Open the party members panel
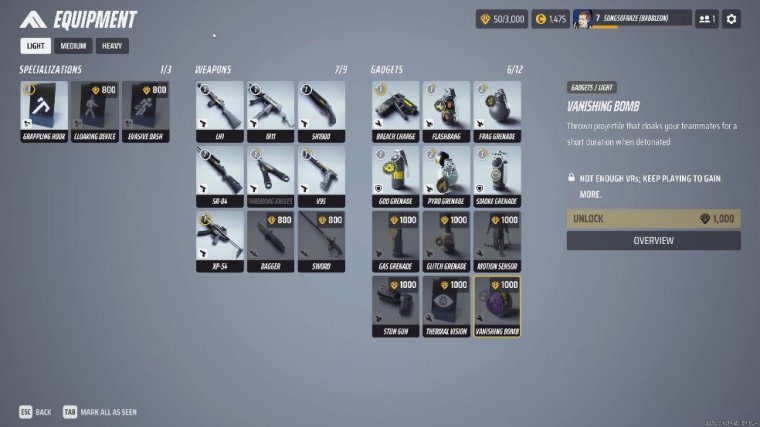 pyautogui.click(x=707, y=19)
